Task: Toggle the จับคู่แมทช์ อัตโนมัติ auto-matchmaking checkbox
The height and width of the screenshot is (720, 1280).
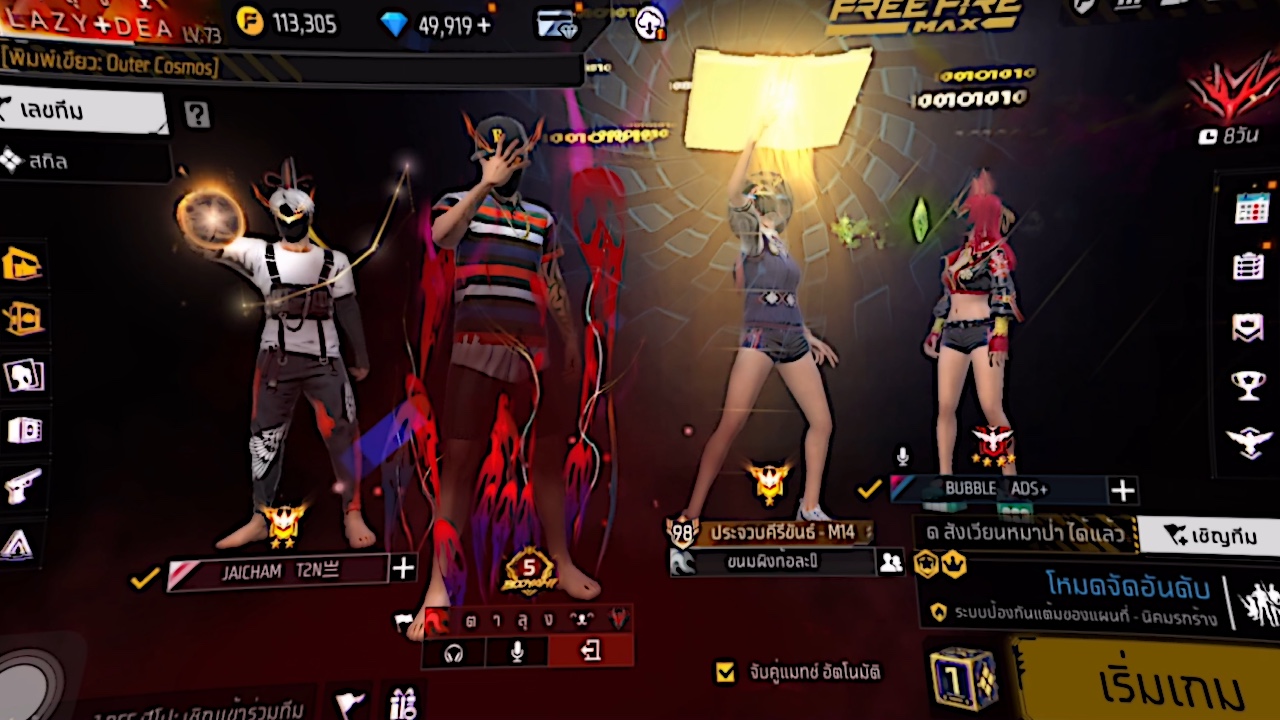Action: [x=726, y=672]
